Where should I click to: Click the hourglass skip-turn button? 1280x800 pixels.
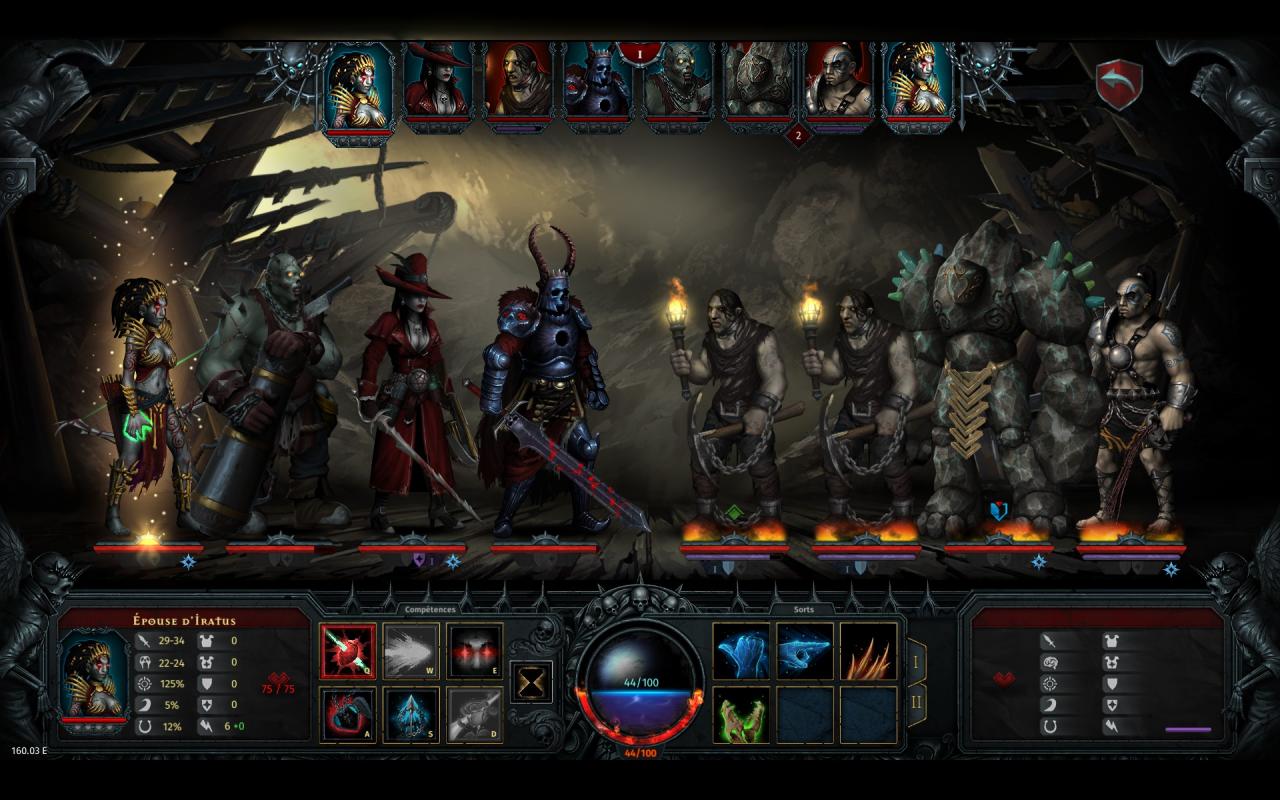point(531,681)
